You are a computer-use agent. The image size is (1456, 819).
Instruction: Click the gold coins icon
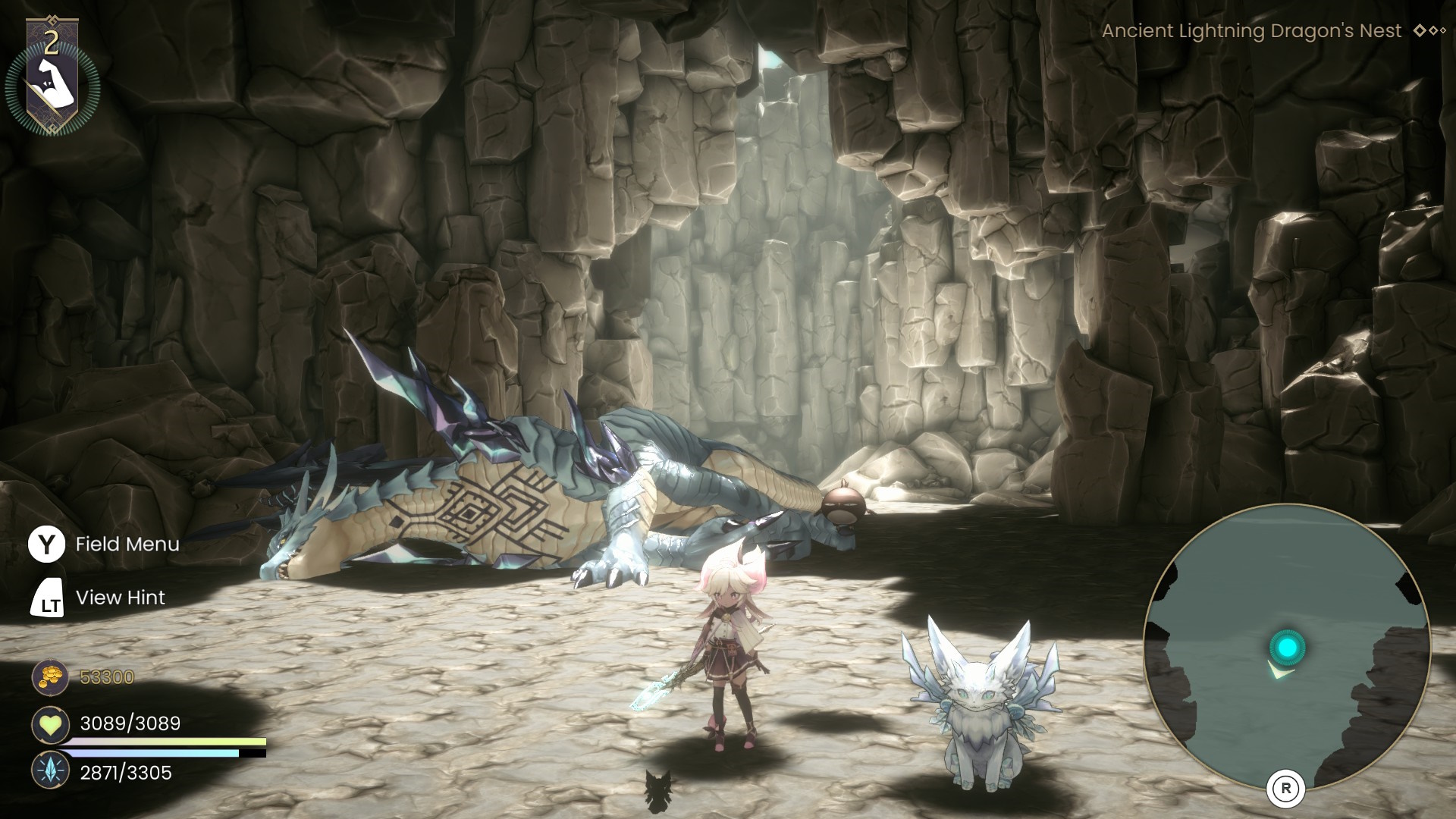click(x=50, y=677)
